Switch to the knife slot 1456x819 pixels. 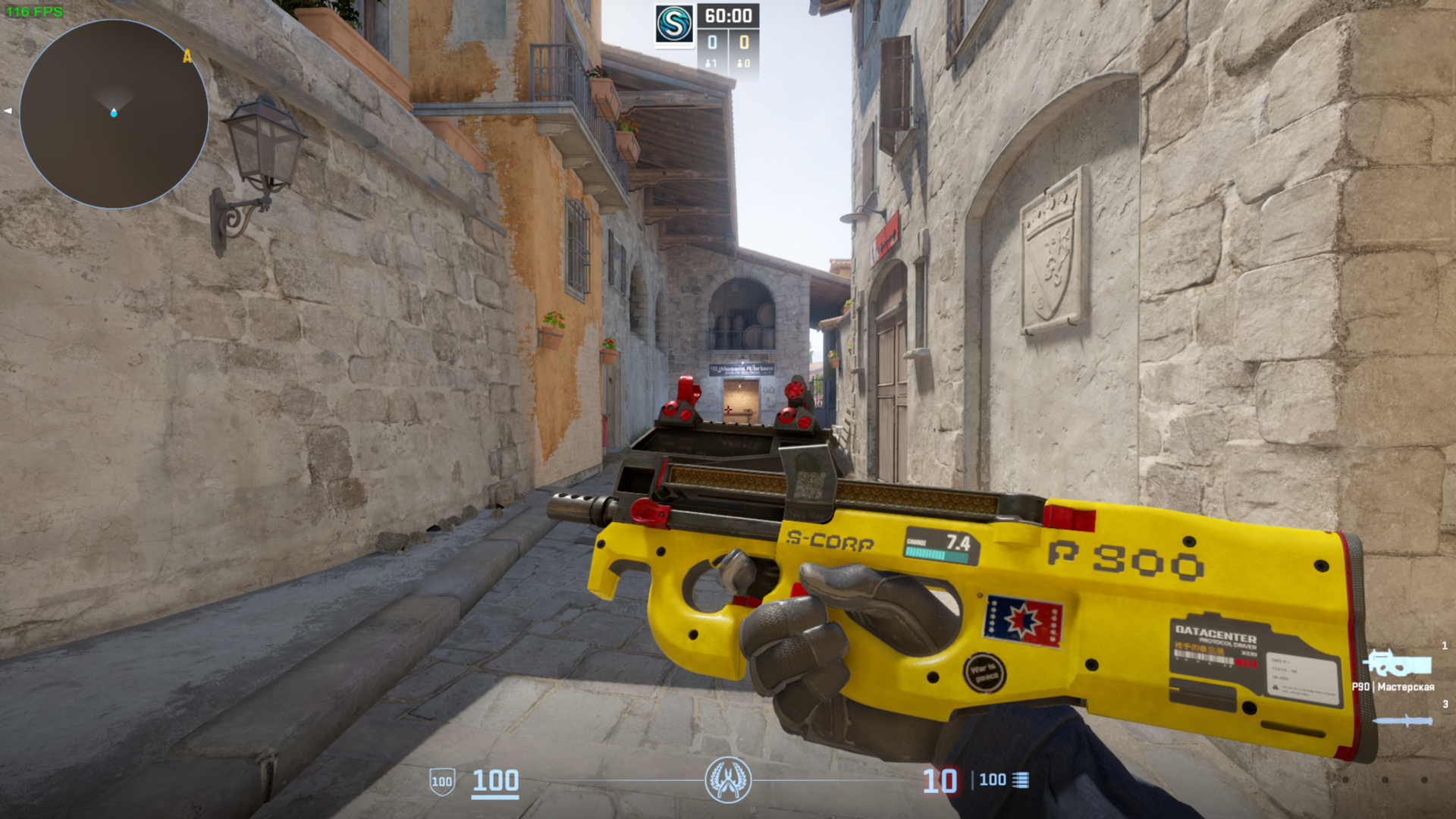tap(1403, 720)
